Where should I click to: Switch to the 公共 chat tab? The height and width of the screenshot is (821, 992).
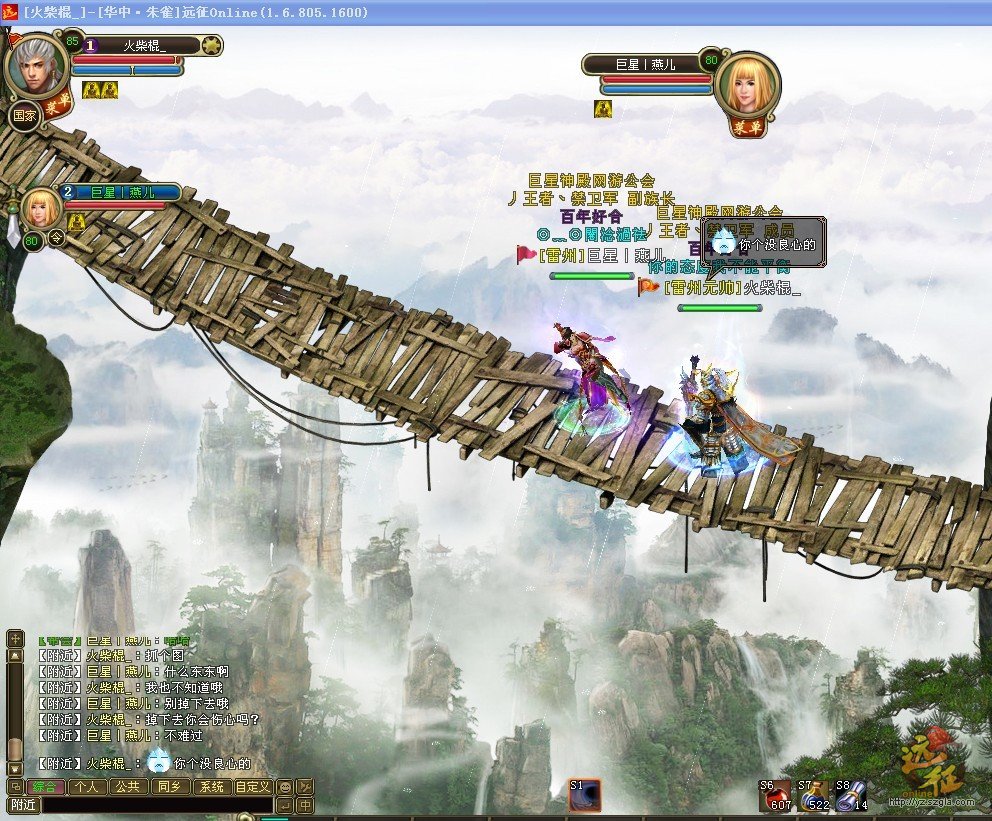coord(127,787)
